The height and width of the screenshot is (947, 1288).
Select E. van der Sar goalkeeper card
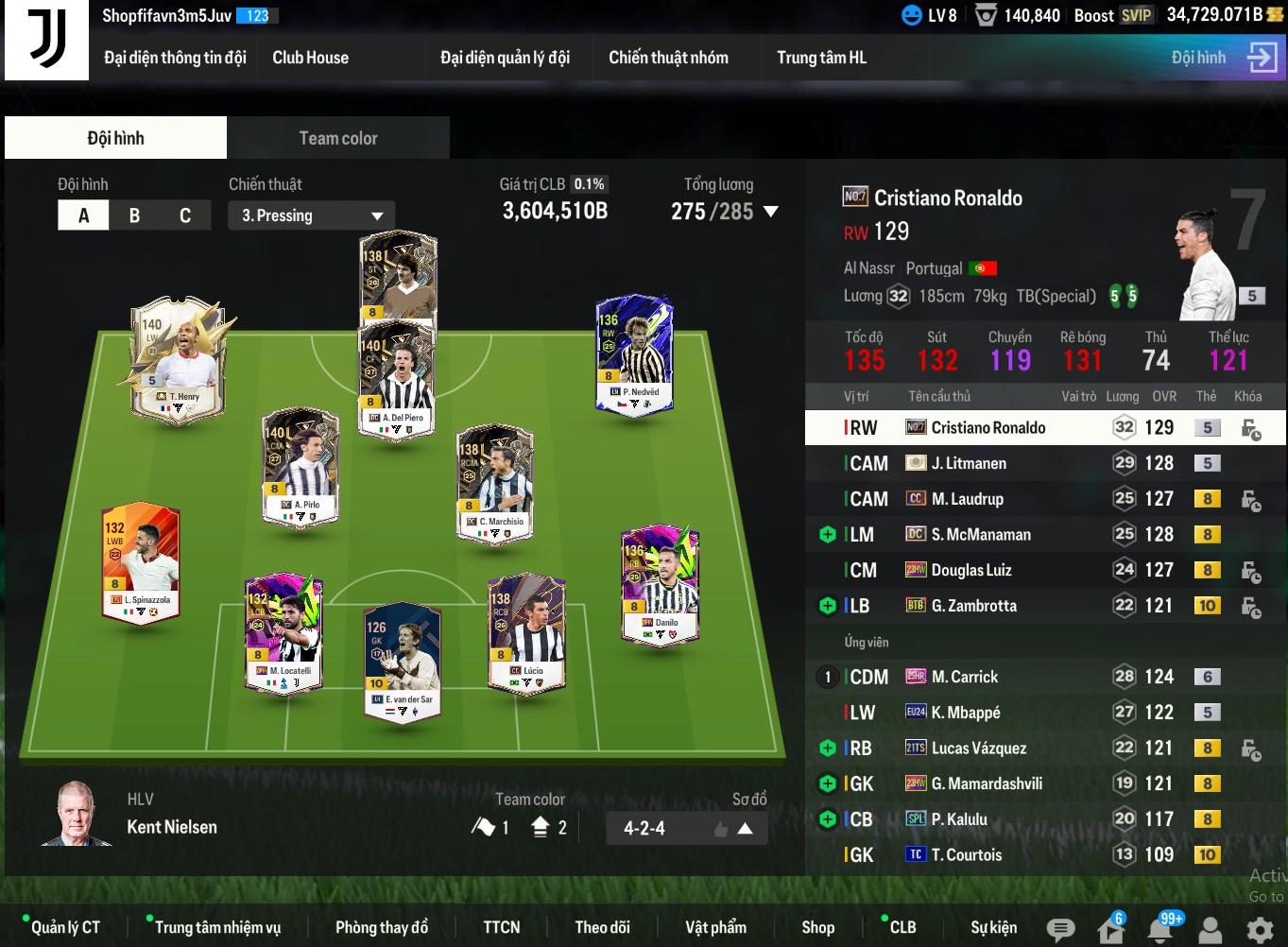click(404, 659)
